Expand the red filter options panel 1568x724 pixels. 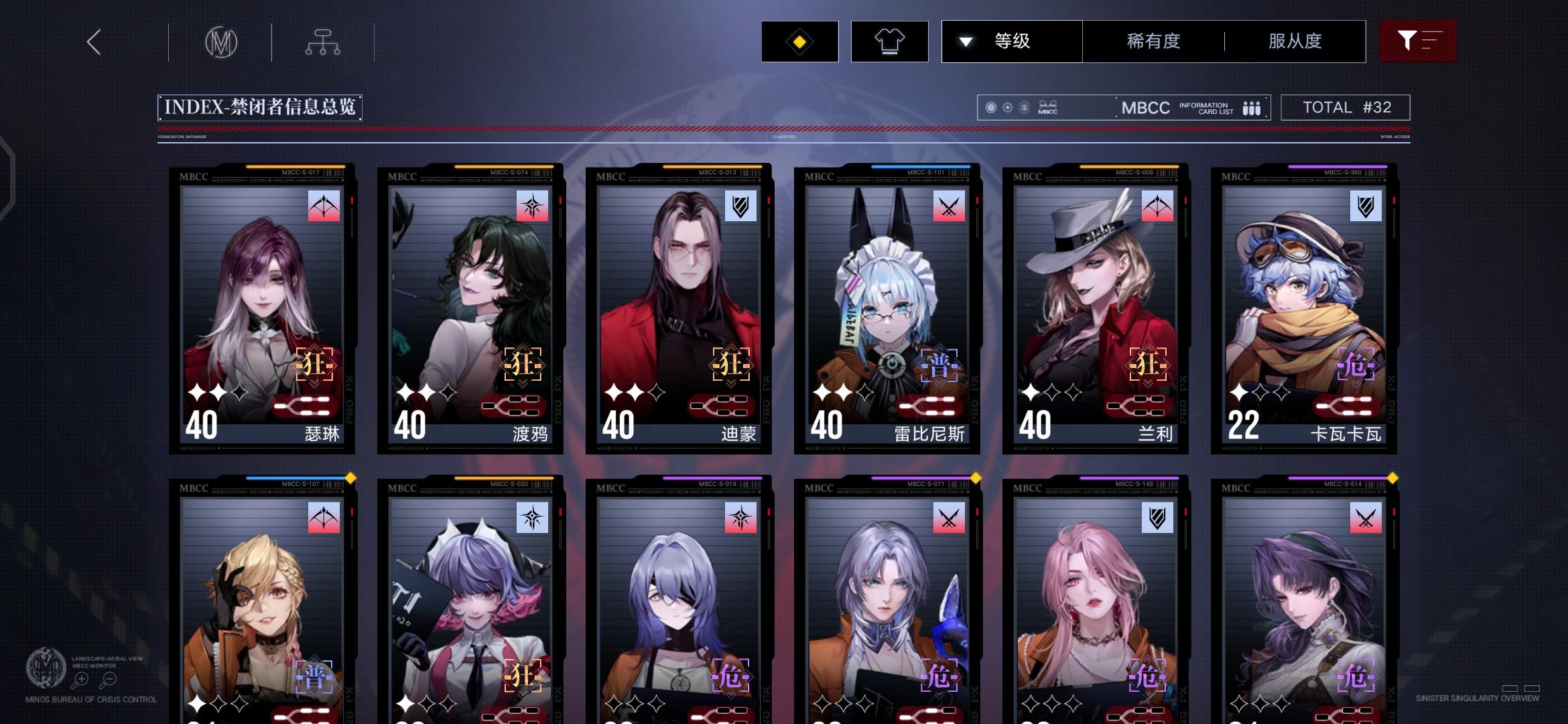(x=1418, y=42)
